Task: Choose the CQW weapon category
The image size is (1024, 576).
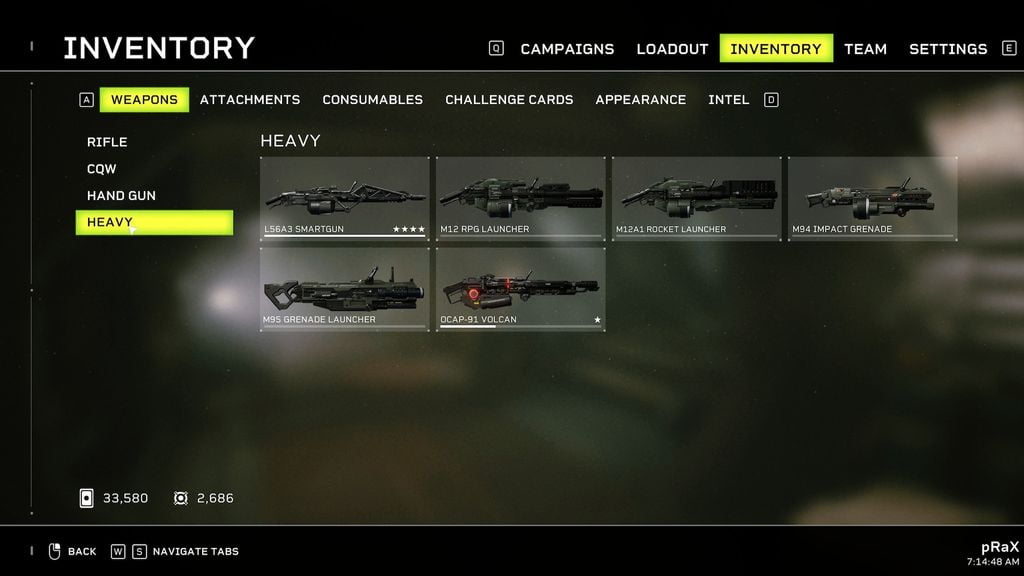Action: pos(102,169)
